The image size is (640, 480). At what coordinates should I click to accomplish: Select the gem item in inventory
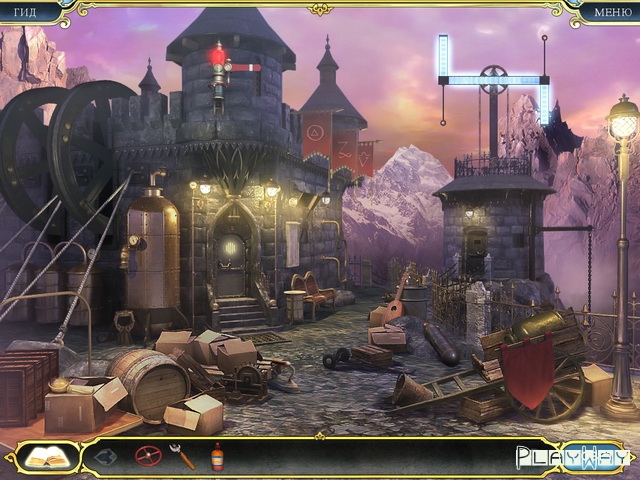click(108, 457)
